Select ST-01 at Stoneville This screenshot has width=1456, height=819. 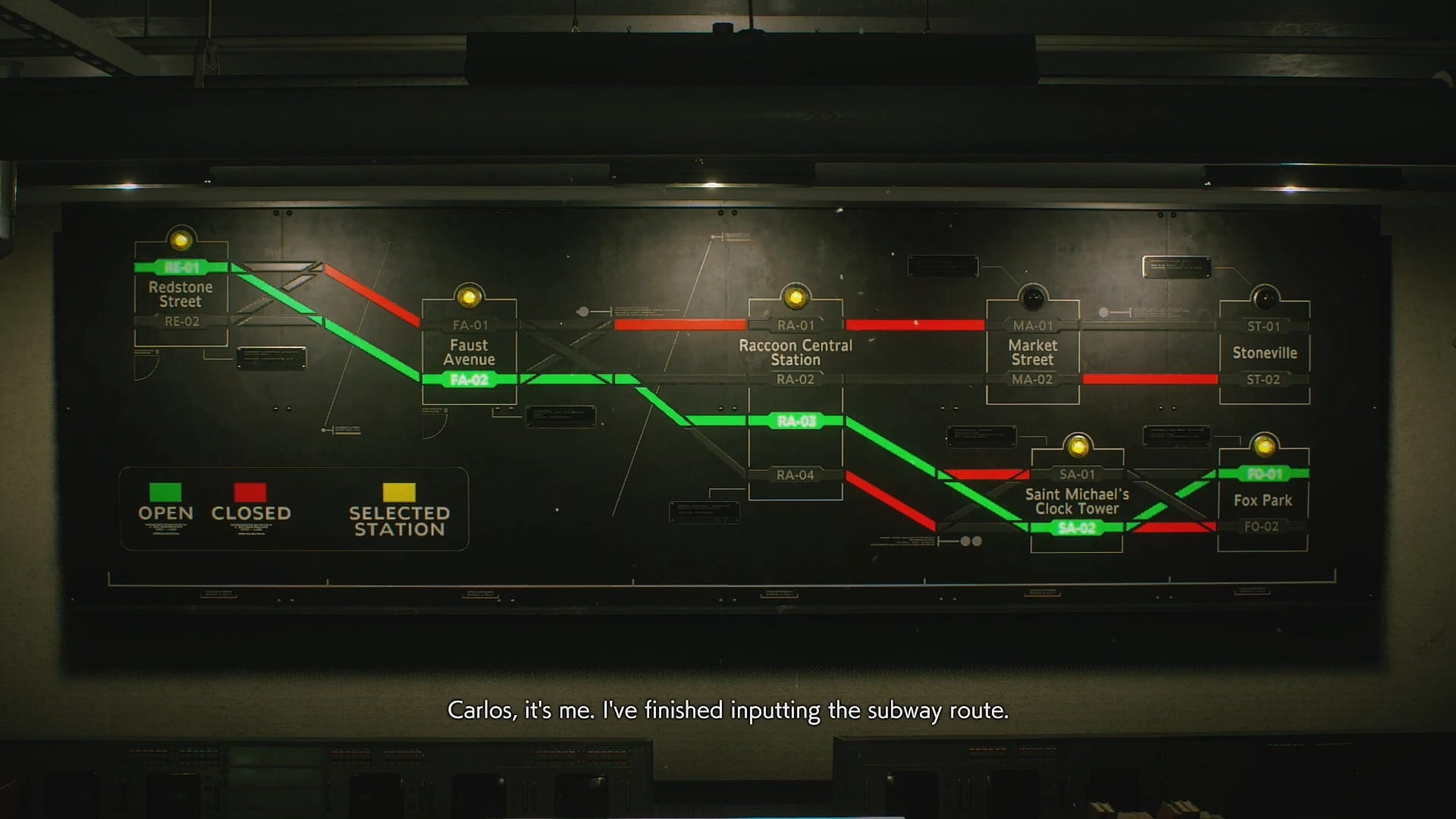(1263, 326)
